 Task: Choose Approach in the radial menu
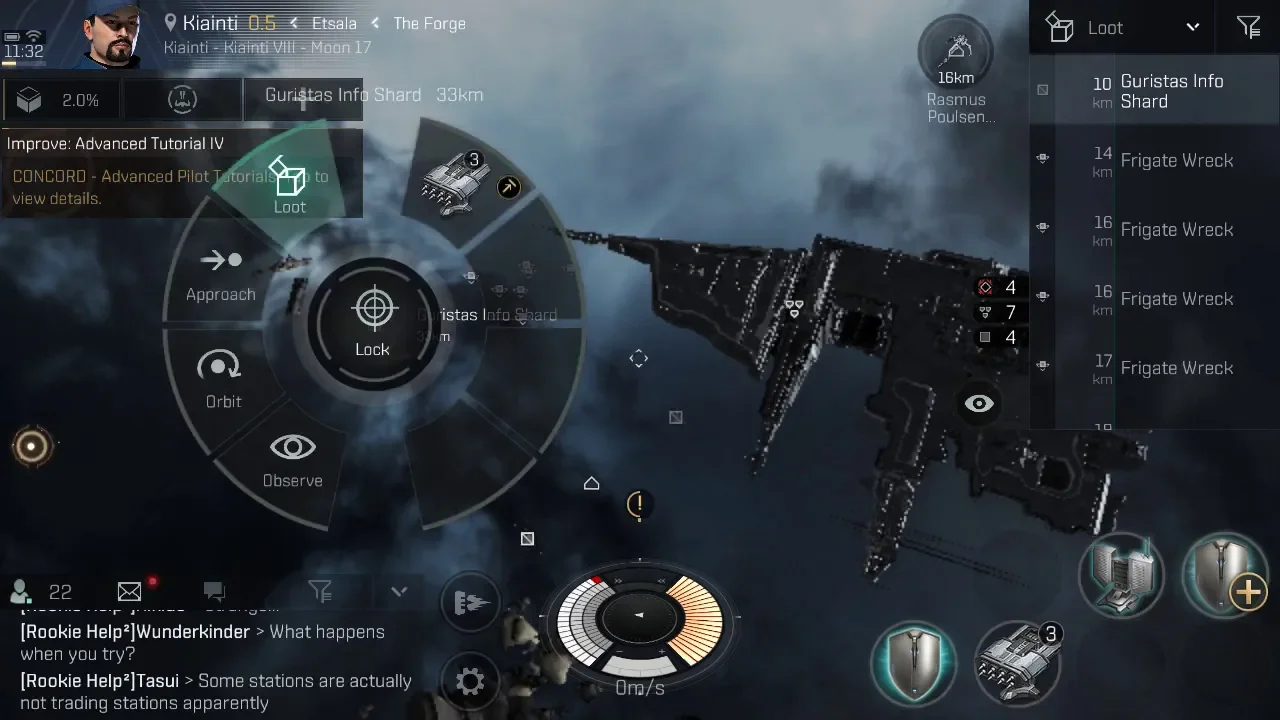(x=220, y=274)
